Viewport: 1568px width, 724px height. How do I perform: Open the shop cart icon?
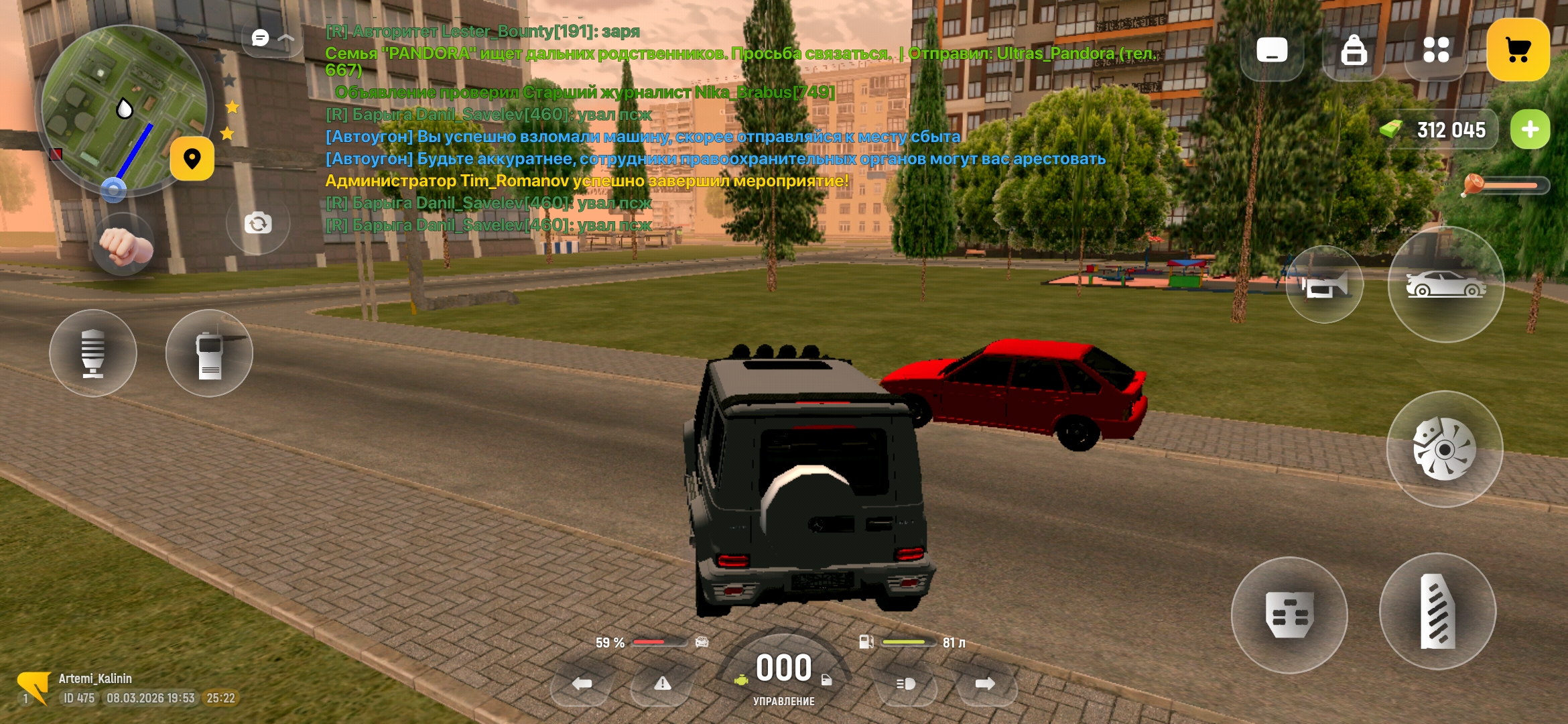1518,48
